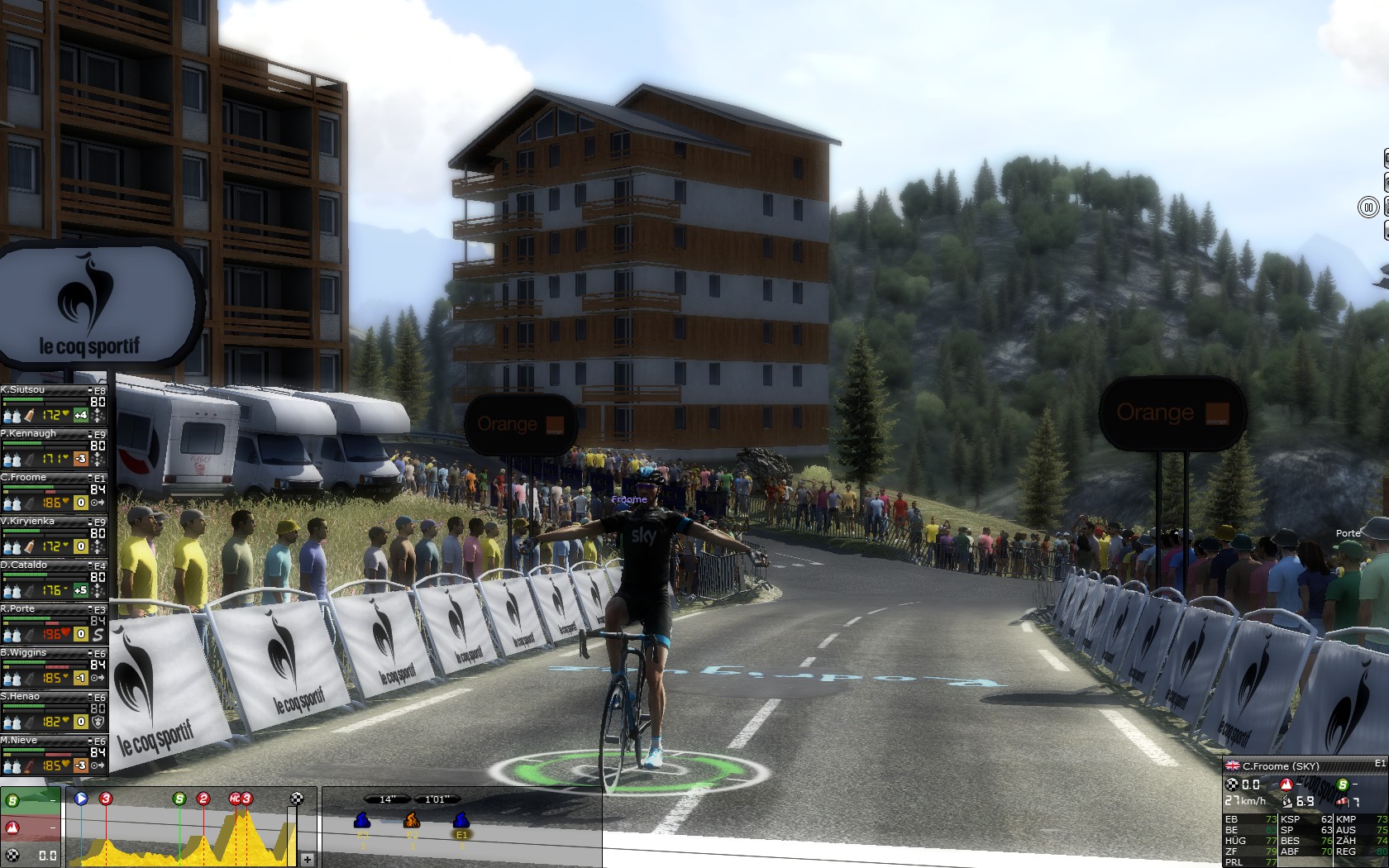The width and height of the screenshot is (1389, 868).
Task: Expand the stage profile with plus button
Action: click(x=307, y=860)
